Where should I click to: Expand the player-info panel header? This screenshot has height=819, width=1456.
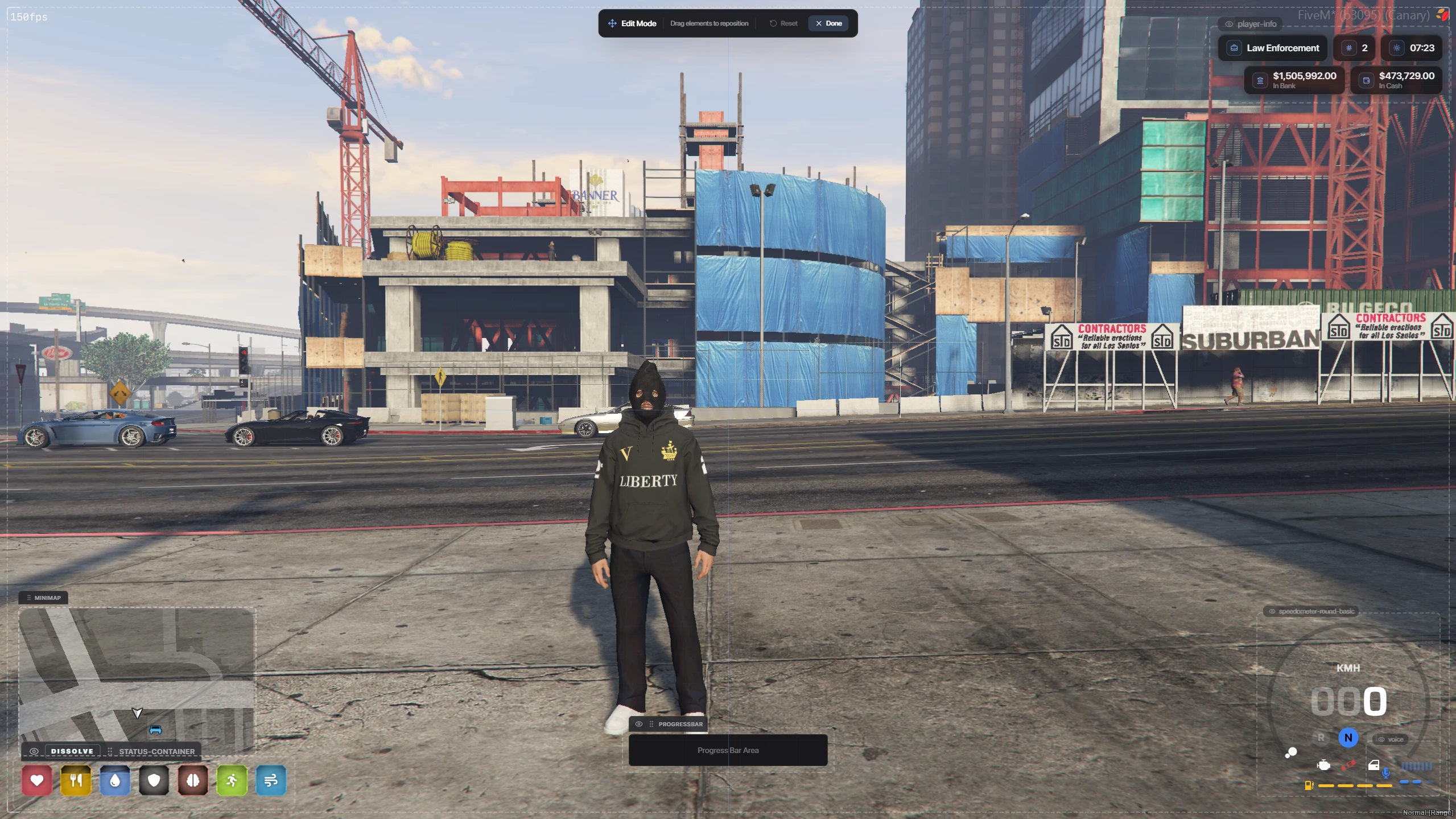coord(1251,23)
